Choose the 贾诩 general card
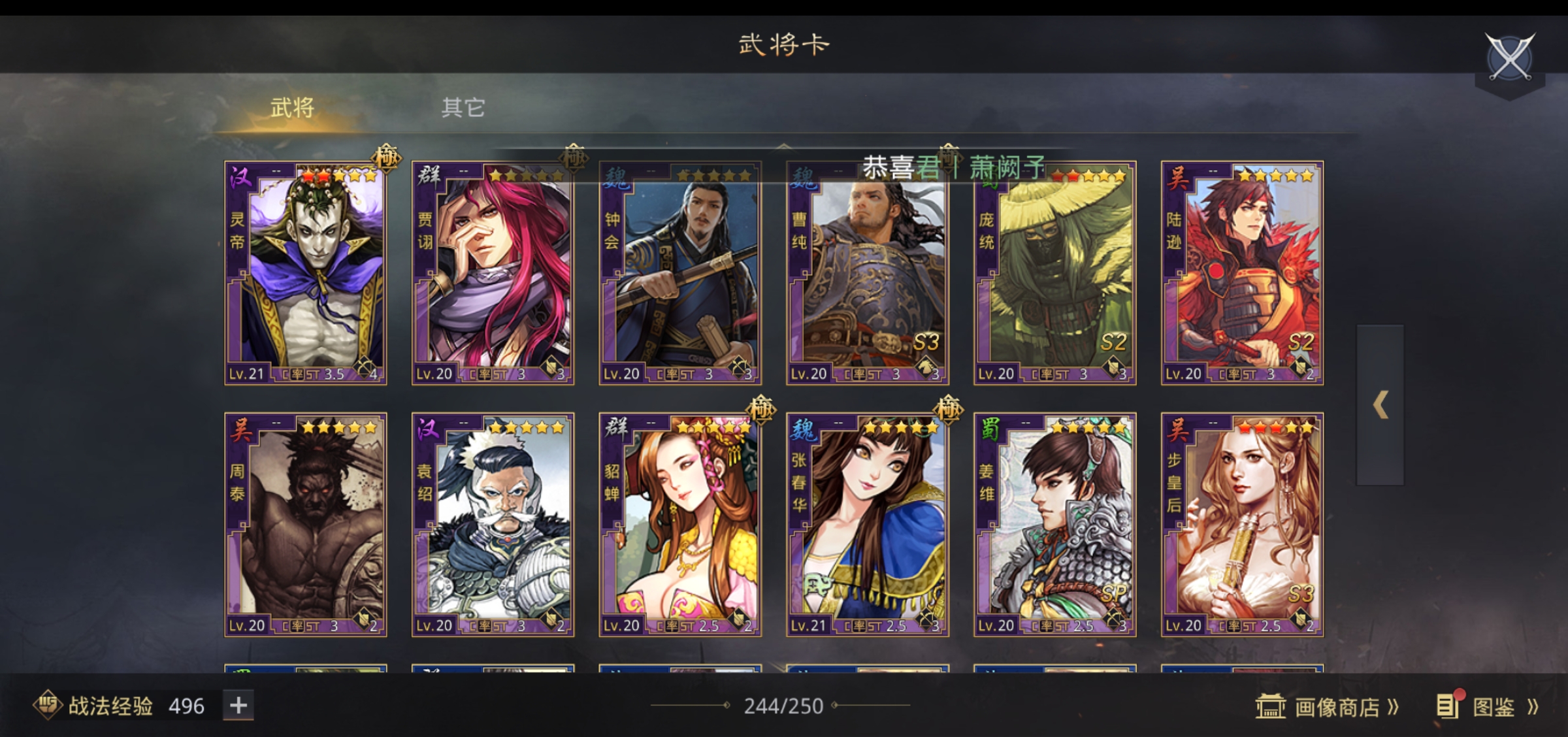This screenshot has height=737, width=1568. click(x=493, y=273)
